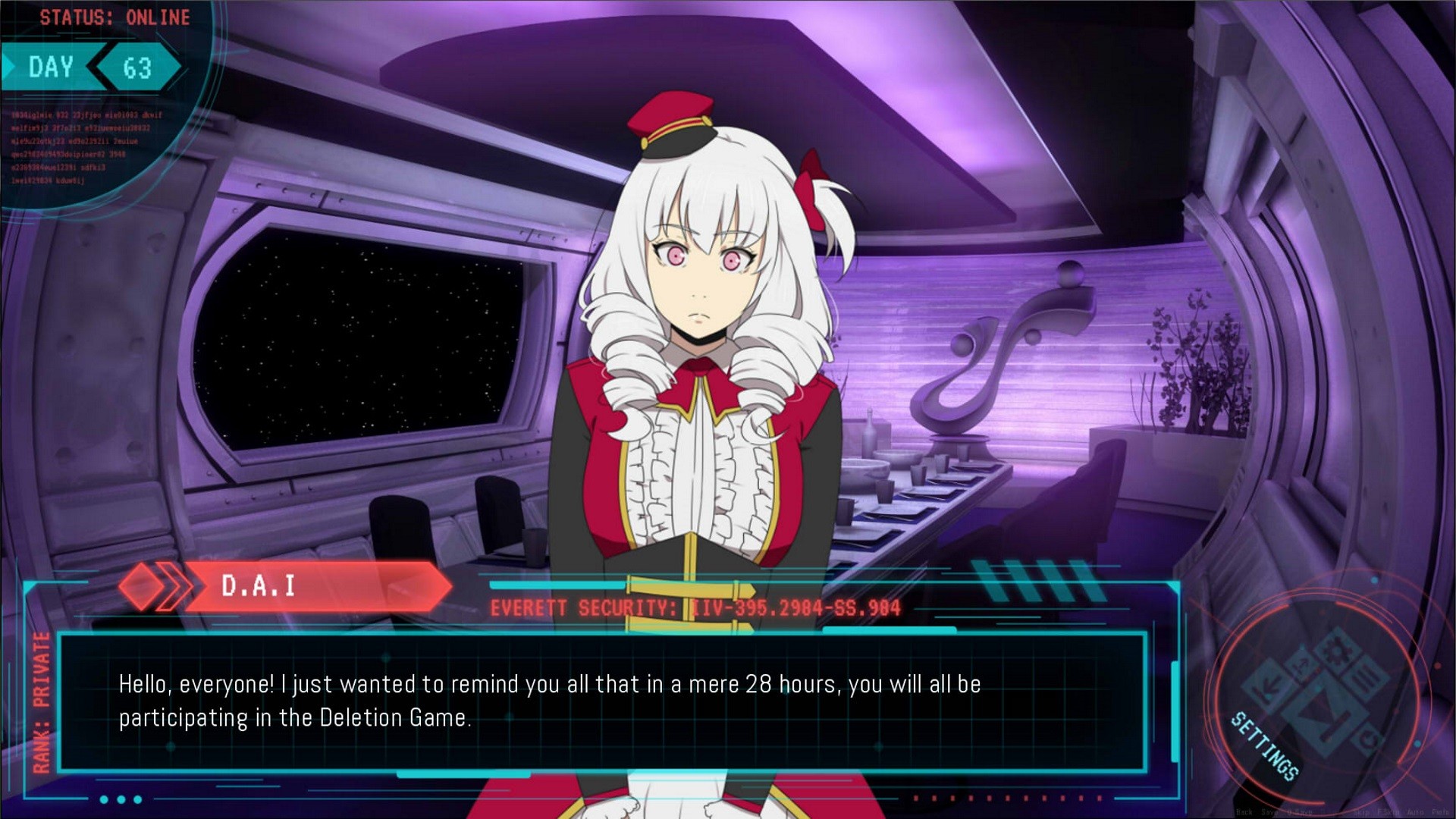Open Prefs from the quick menu
The image size is (1456, 819).
[1440, 811]
